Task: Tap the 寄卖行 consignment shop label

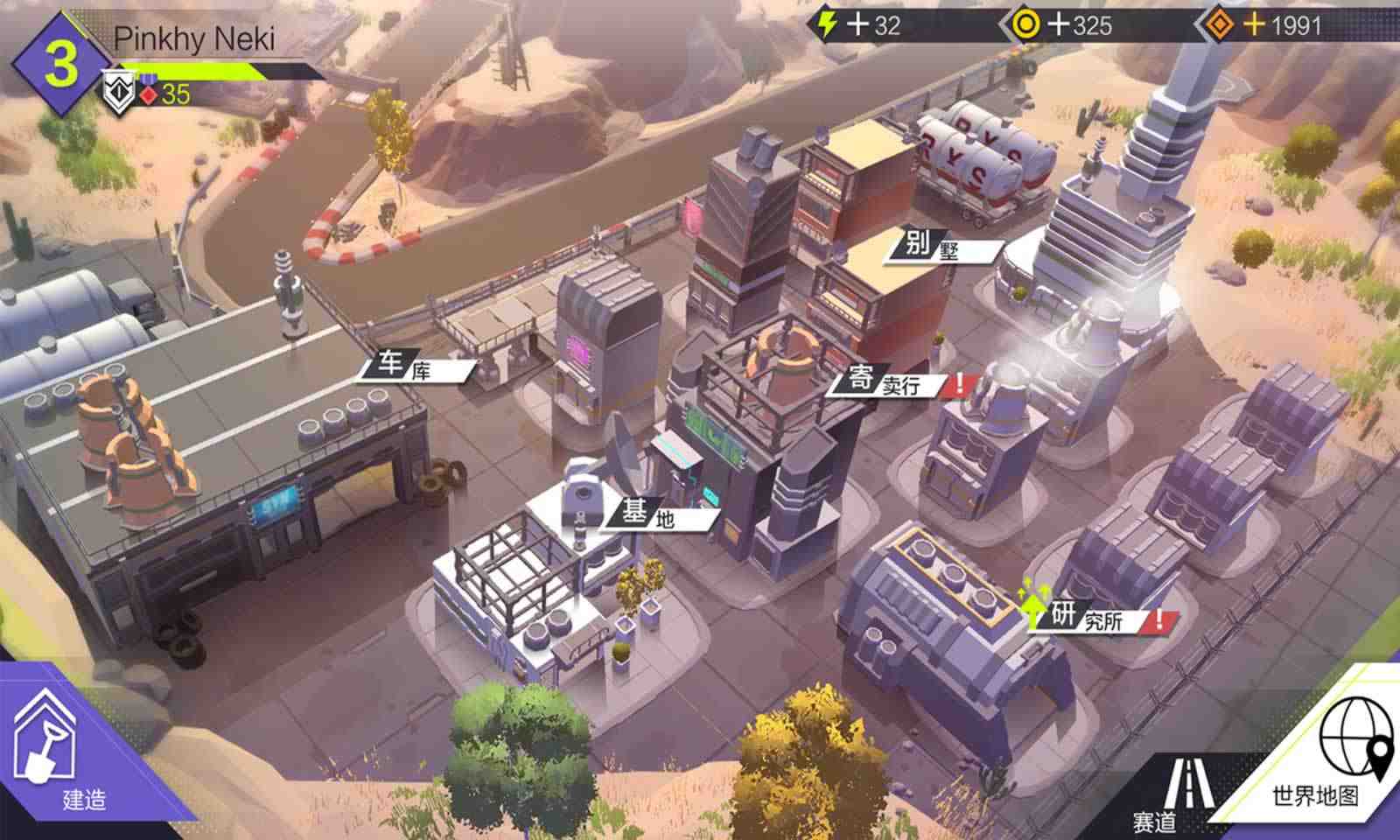Action: (x=879, y=382)
